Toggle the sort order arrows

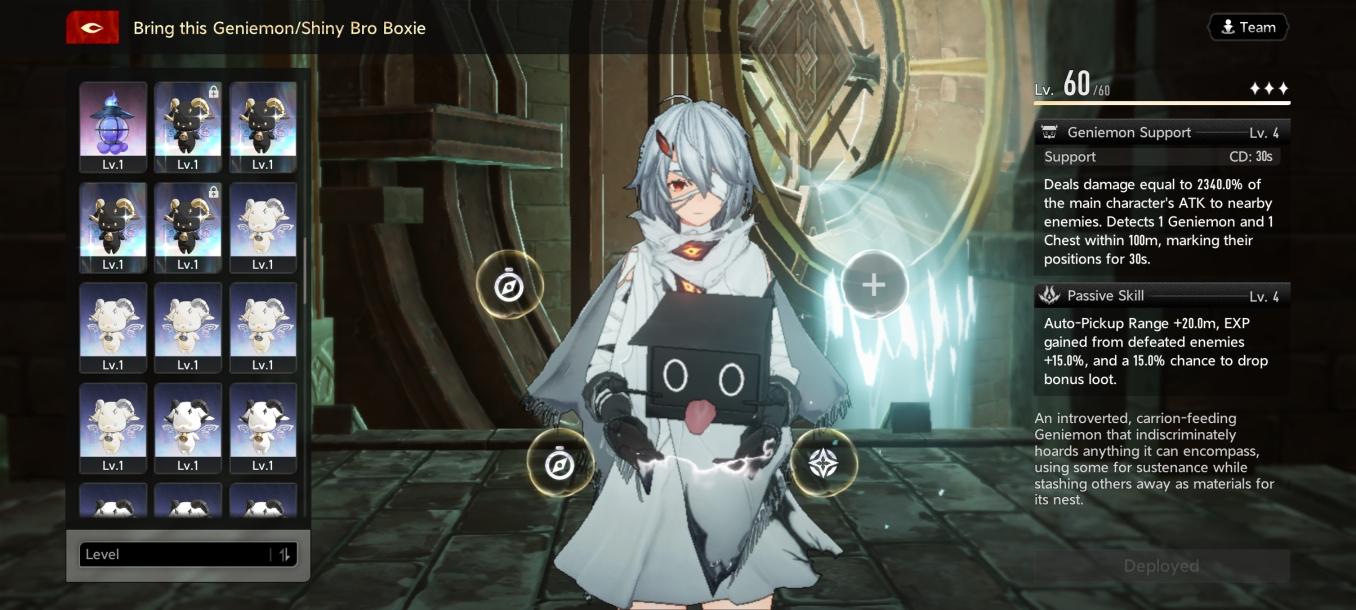click(285, 555)
